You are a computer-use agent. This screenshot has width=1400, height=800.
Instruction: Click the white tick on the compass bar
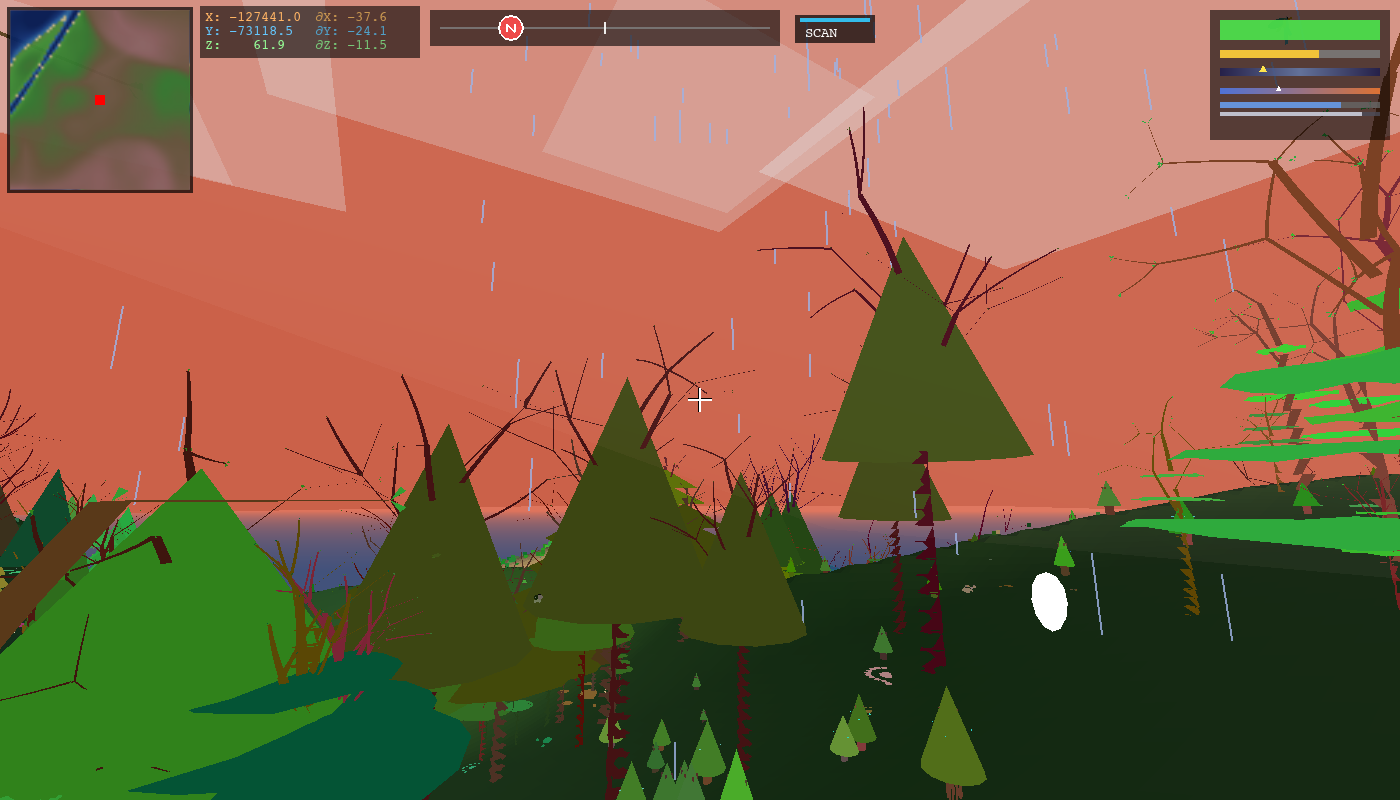click(605, 28)
